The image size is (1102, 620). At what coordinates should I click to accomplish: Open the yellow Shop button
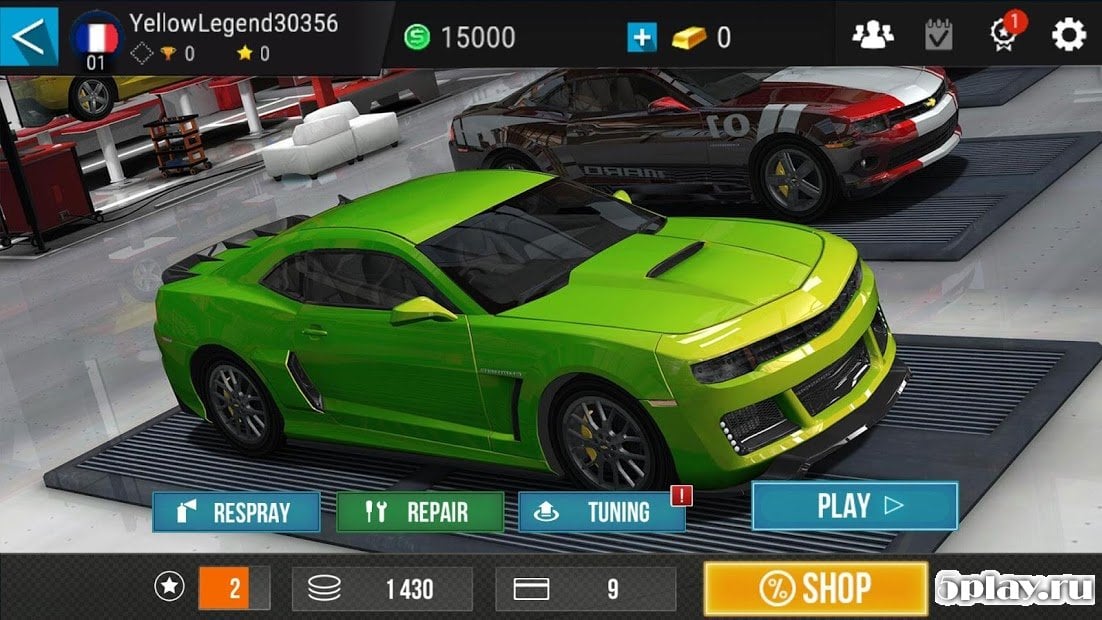pyautogui.click(x=815, y=588)
